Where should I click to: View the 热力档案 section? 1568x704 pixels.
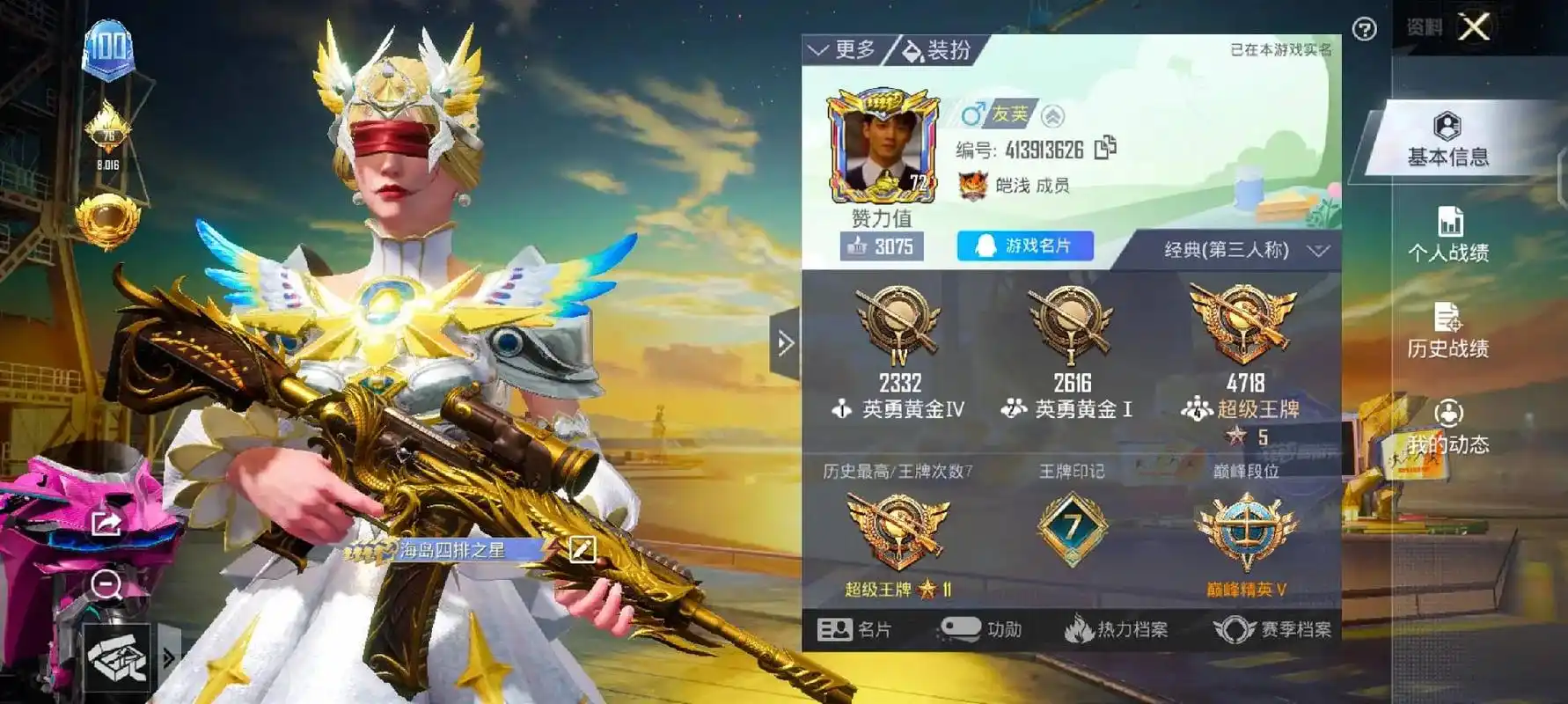[1116, 629]
